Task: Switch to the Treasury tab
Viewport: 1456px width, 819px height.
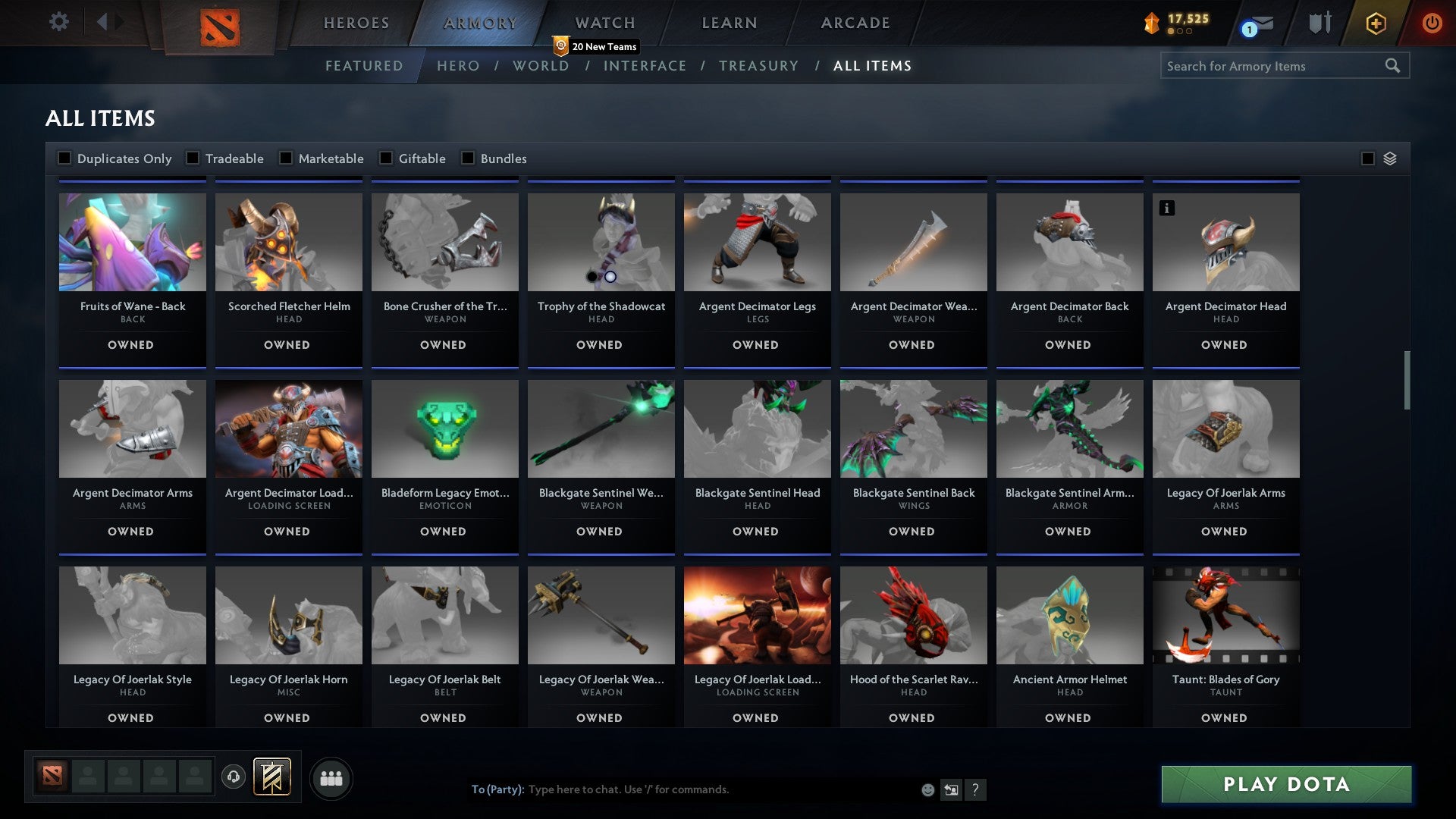Action: (758, 66)
